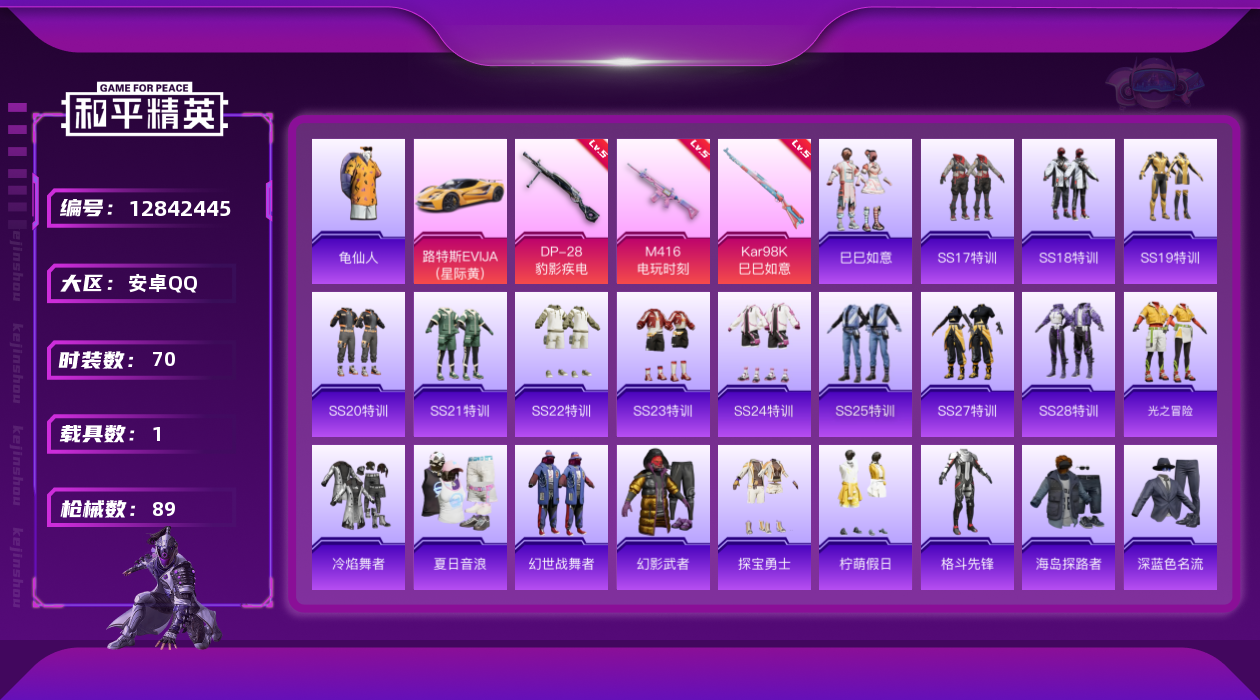Choose the SS19特训 yellow outfit tile
Image resolution: width=1260 pixels, height=700 pixels.
coord(1170,210)
